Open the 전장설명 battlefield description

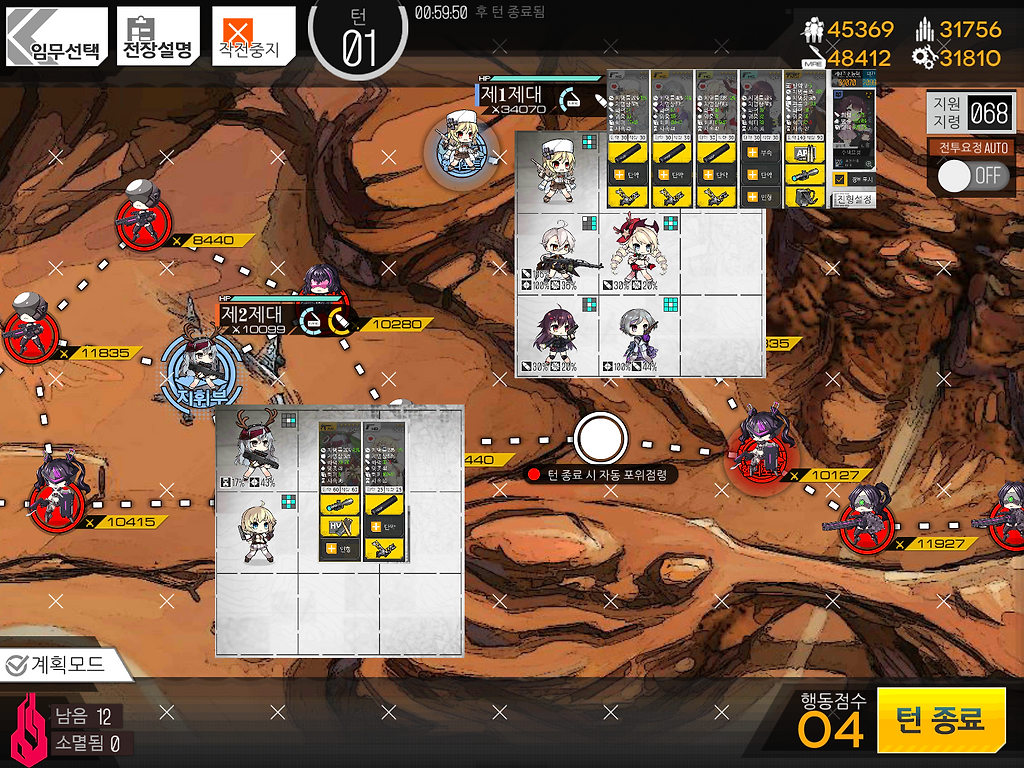(157, 38)
